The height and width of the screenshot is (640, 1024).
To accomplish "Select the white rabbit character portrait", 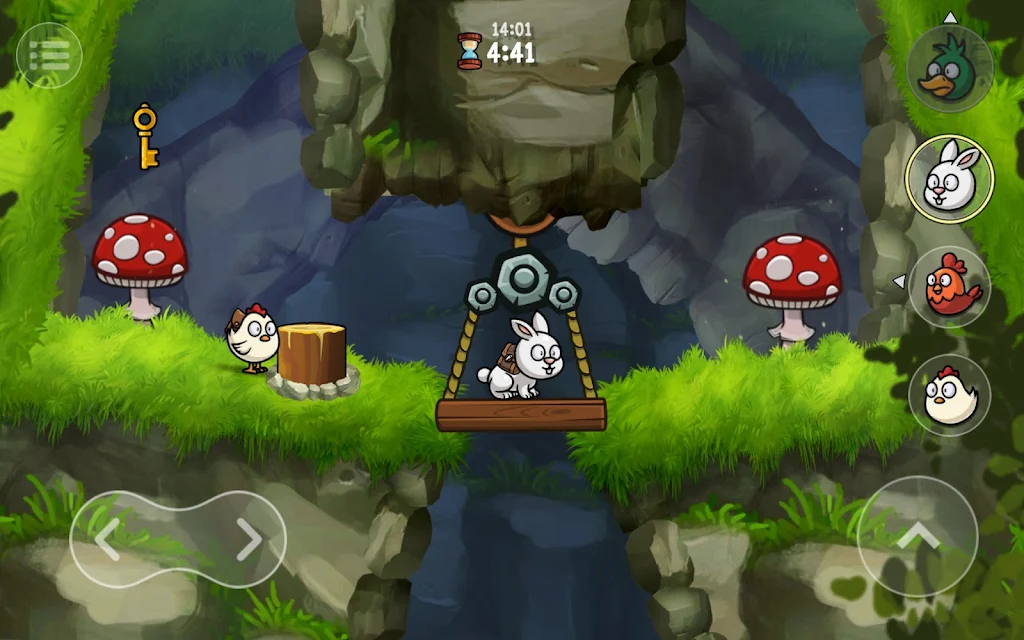I will (x=949, y=178).
